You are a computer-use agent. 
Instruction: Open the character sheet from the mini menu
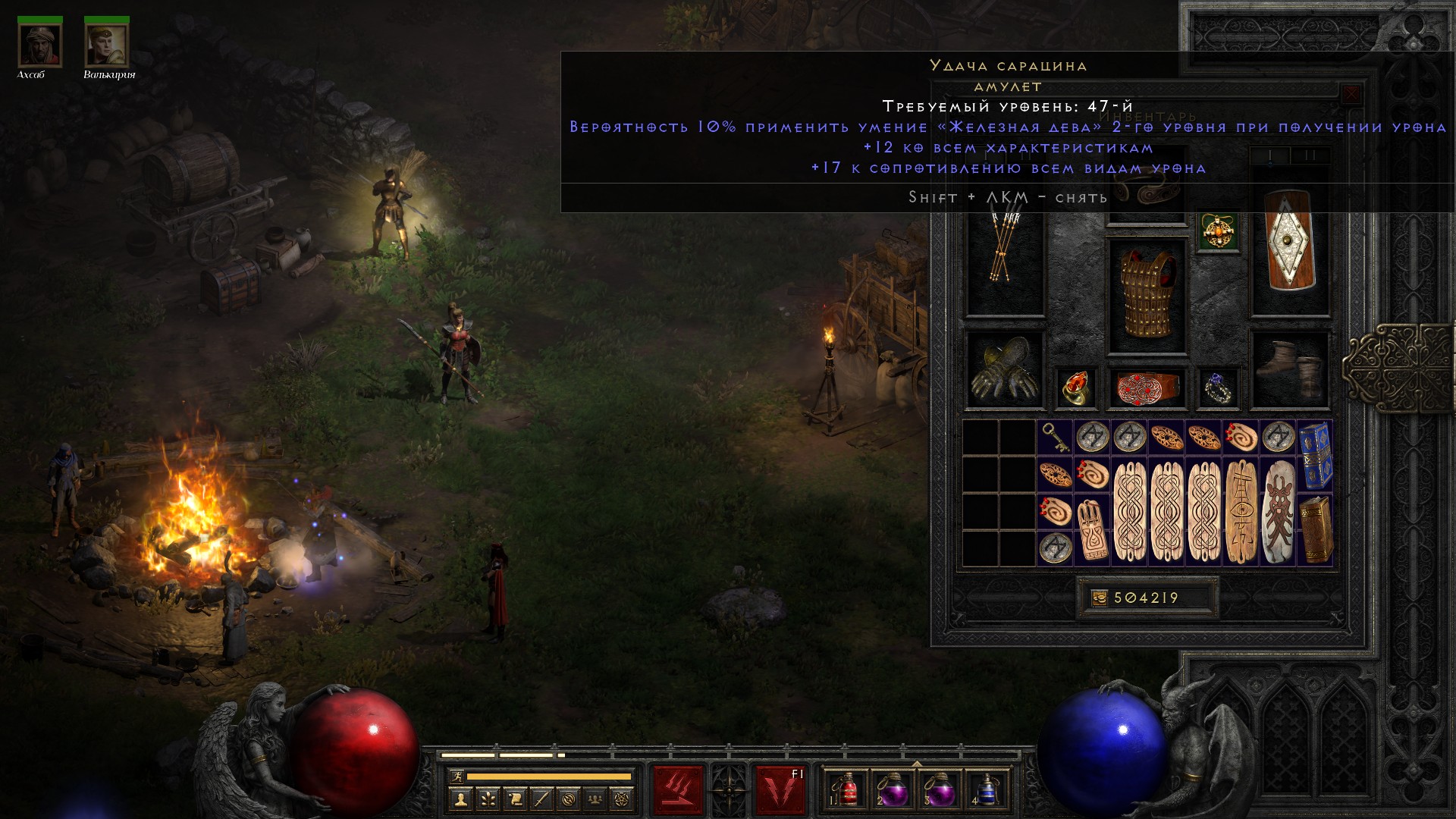(x=460, y=799)
